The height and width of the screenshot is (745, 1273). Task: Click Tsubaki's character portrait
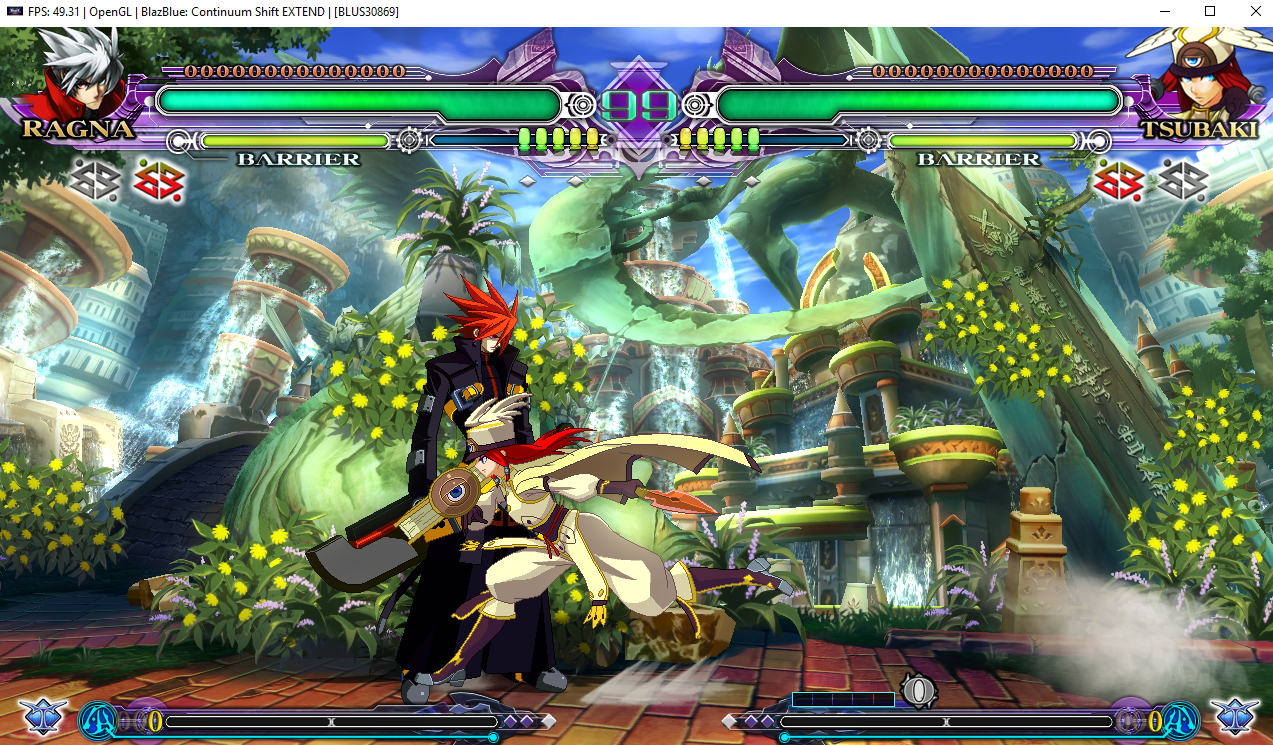coord(1194,74)
